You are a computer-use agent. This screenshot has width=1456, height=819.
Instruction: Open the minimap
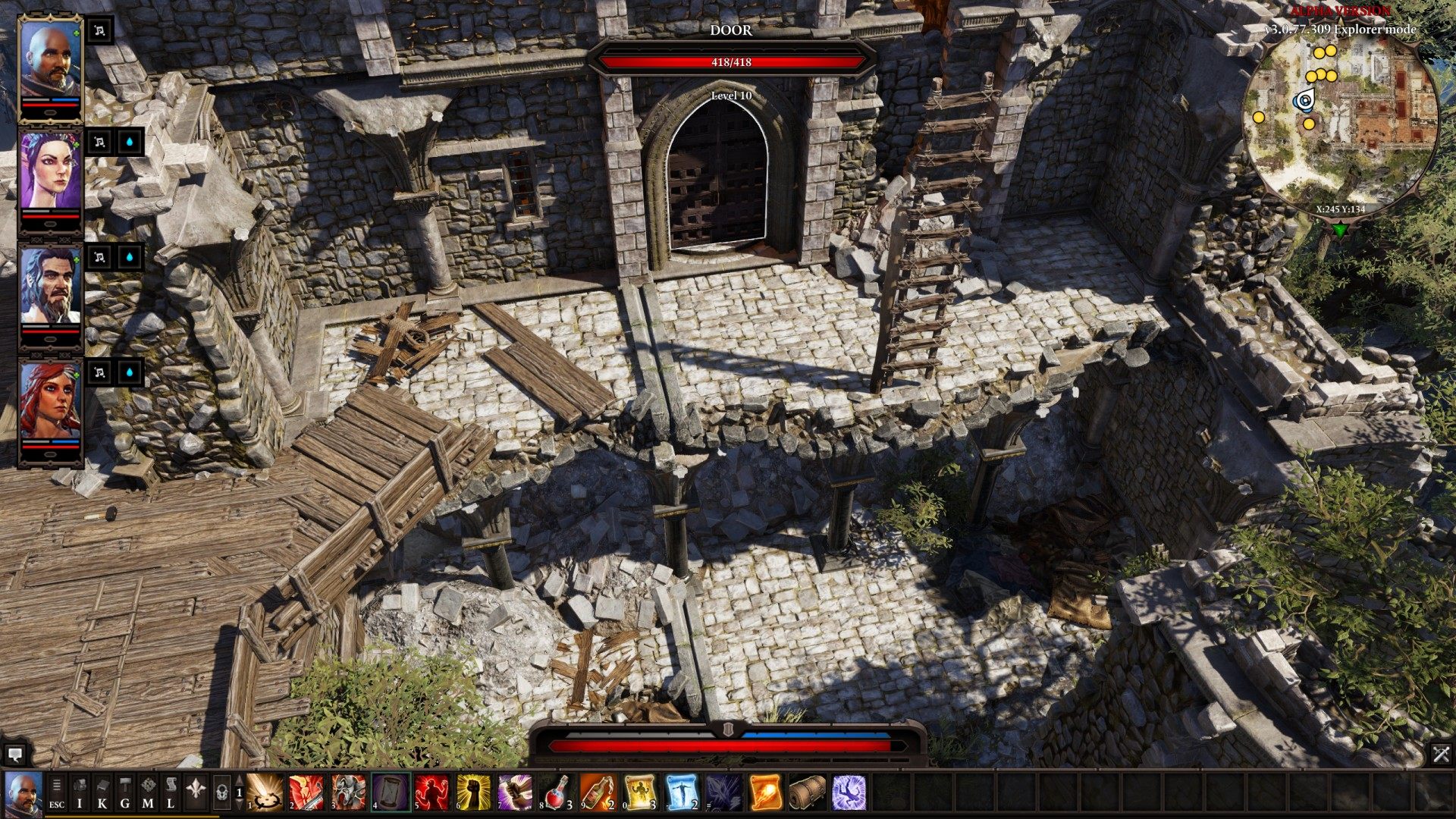(x=1341, y=121)
